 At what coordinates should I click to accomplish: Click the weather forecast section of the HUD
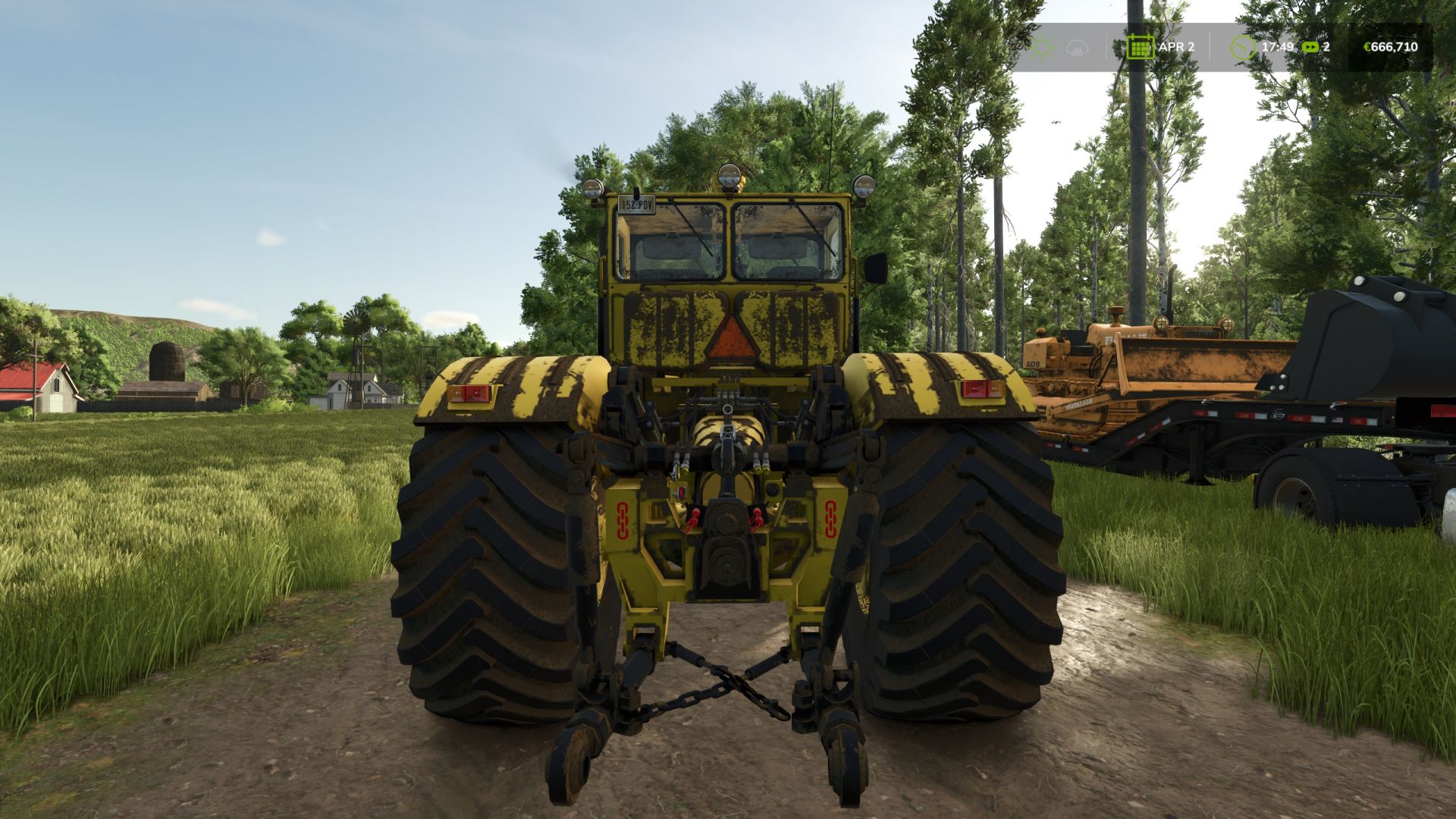tap(1059, 47)
